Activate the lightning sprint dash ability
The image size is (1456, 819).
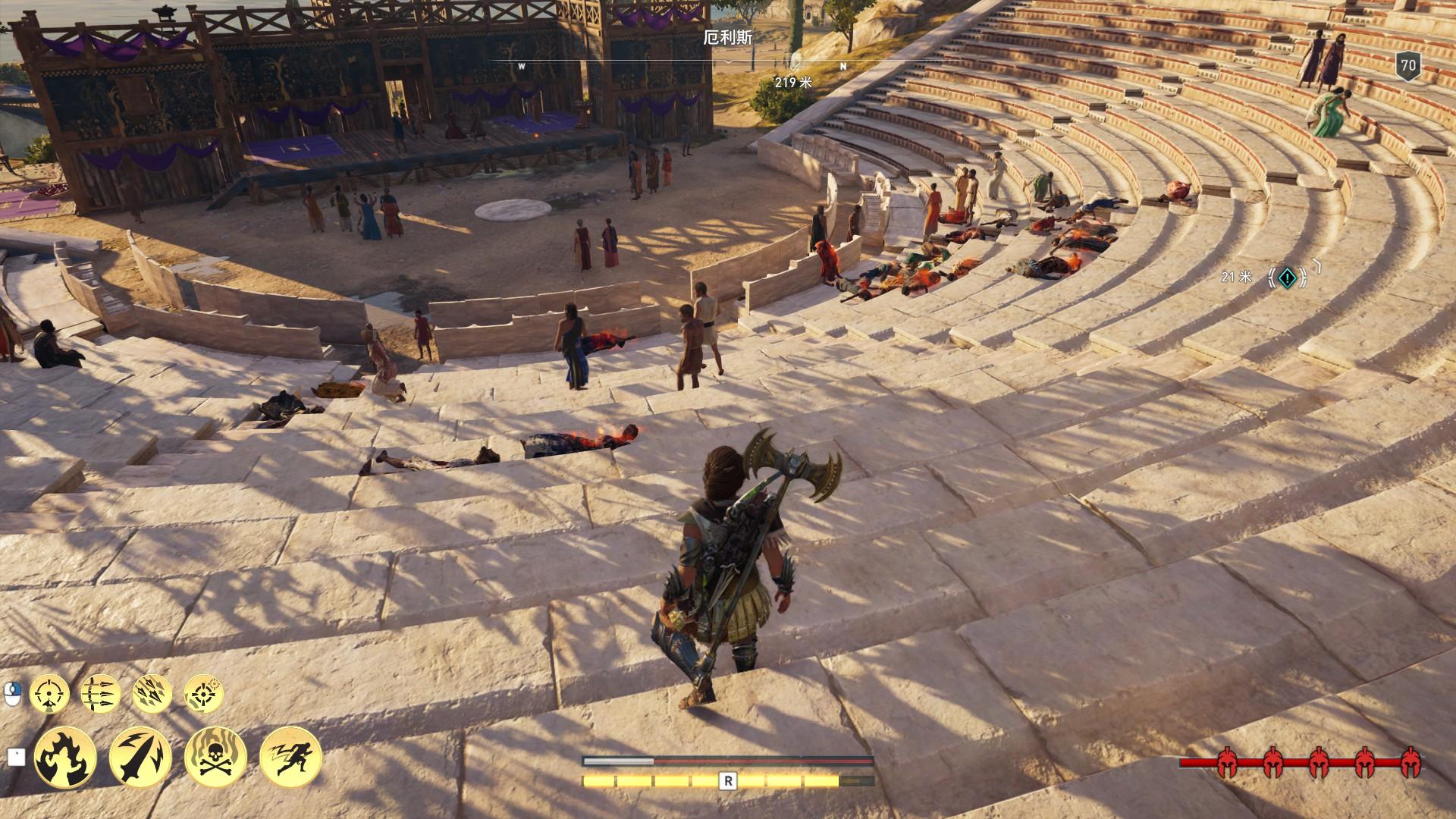click(x=290, y=758)
